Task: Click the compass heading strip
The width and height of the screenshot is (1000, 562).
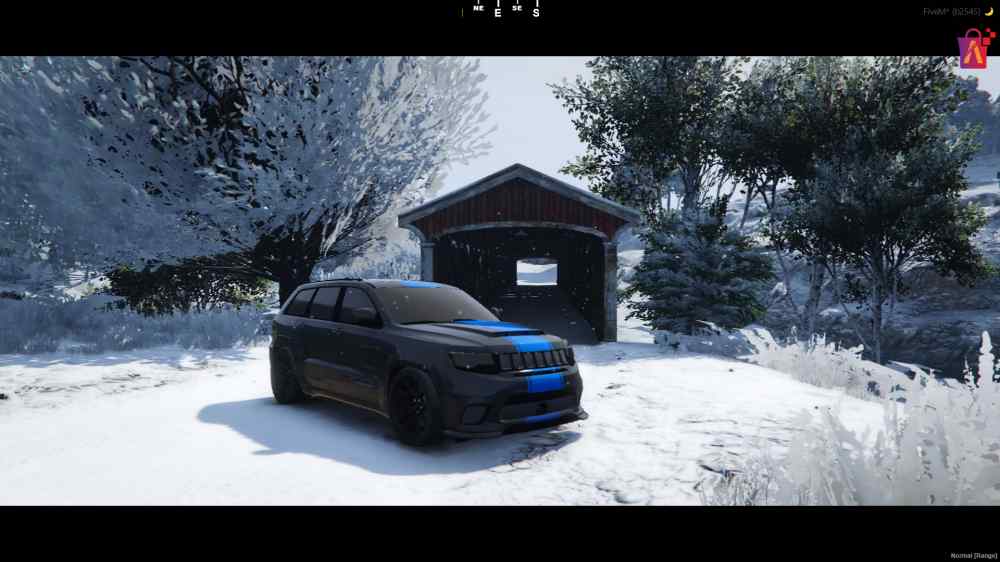Action: pyautogui.click(x=500, y=10)
